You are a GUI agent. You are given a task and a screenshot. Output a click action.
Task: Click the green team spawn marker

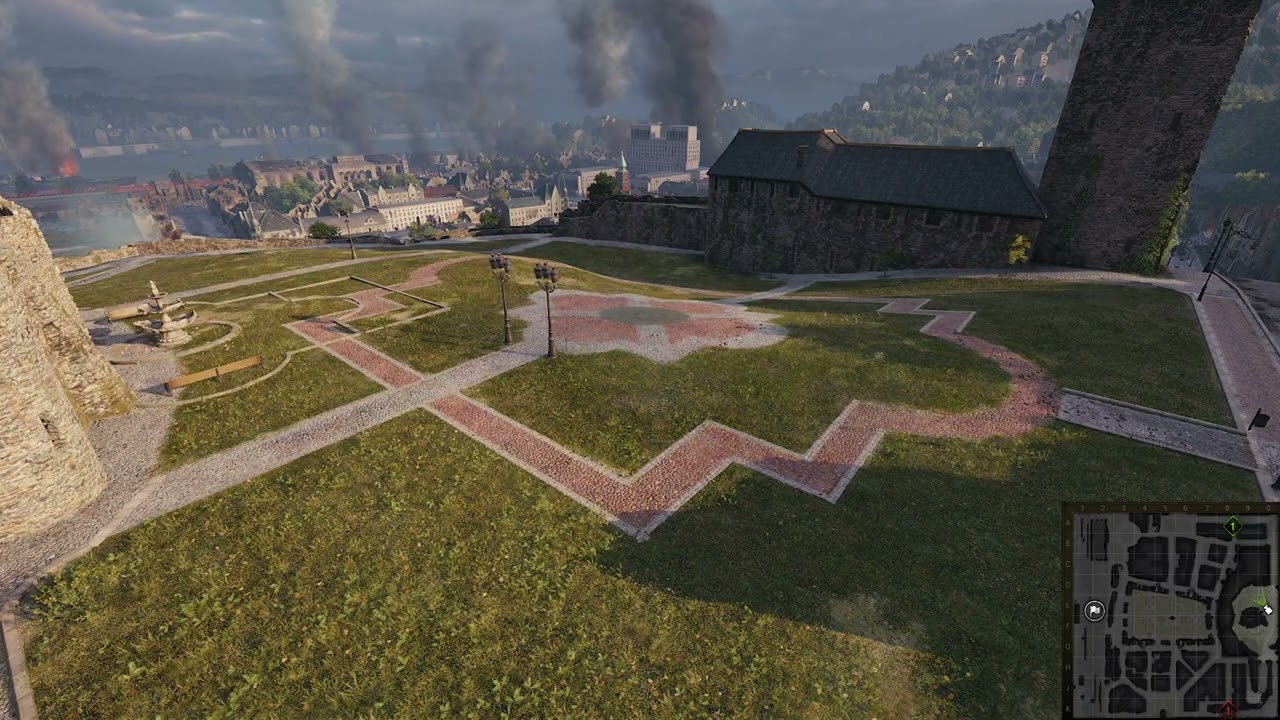[1233, 526]
